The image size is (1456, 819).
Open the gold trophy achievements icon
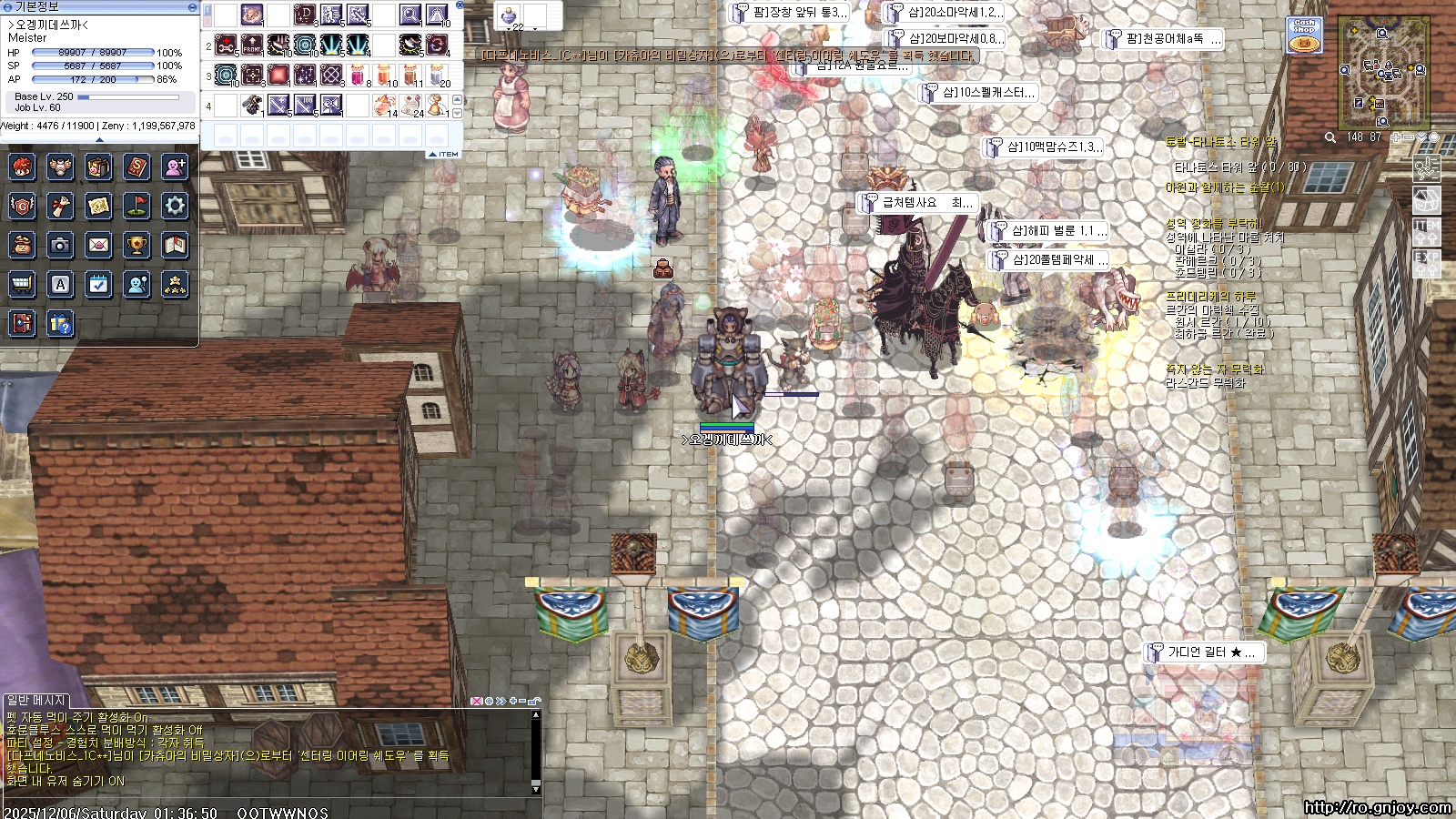pos(136,245)
